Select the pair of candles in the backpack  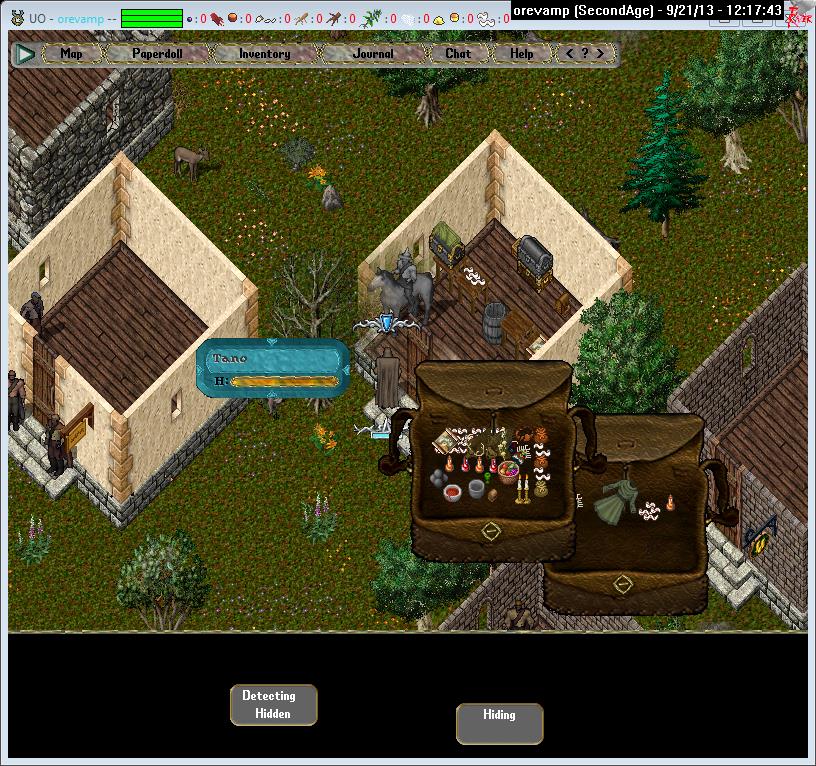(521, 489)
